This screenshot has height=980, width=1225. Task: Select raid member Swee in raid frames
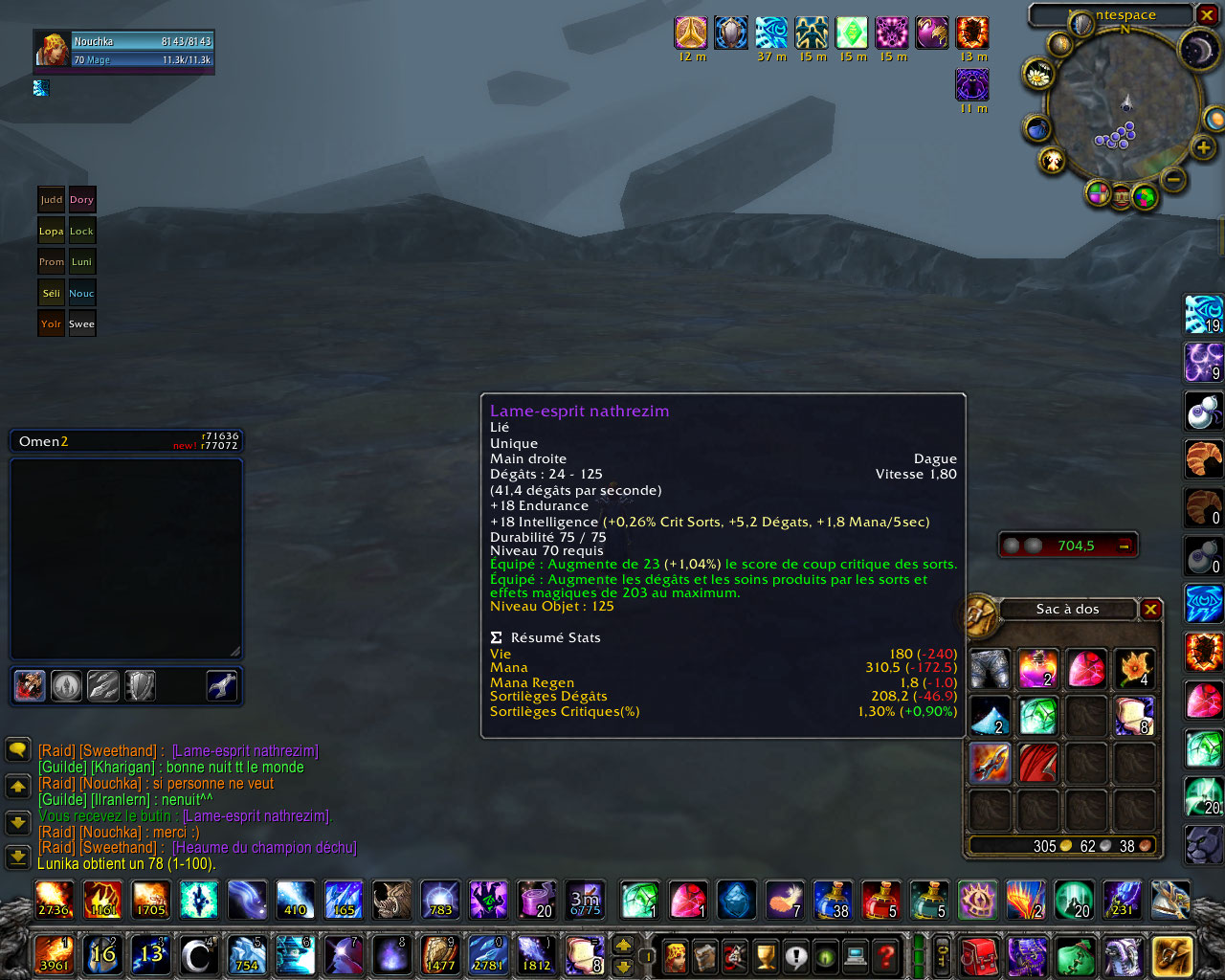(x=82, y=324)
